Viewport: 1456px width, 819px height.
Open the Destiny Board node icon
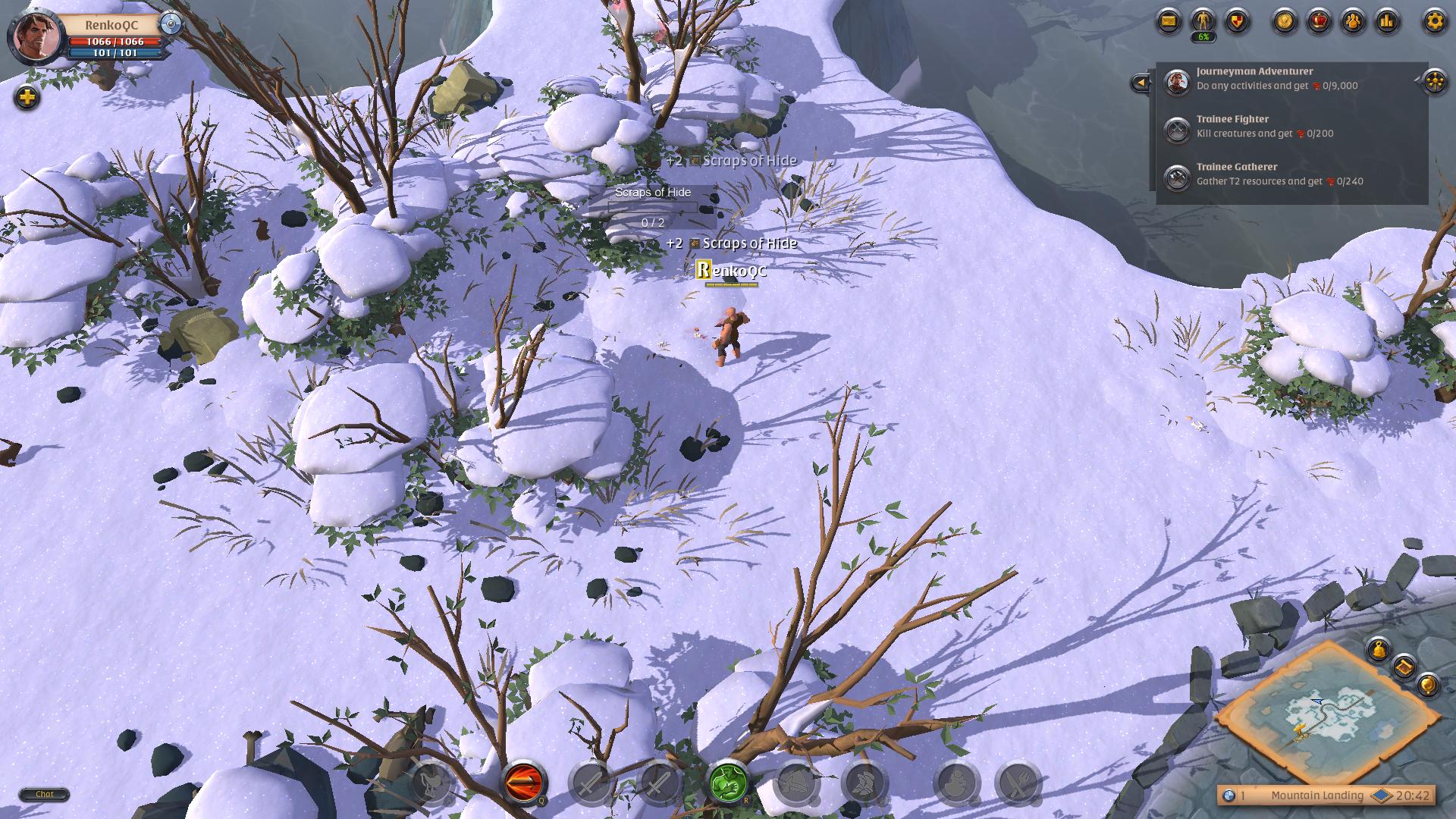[x=1435, y=81]
